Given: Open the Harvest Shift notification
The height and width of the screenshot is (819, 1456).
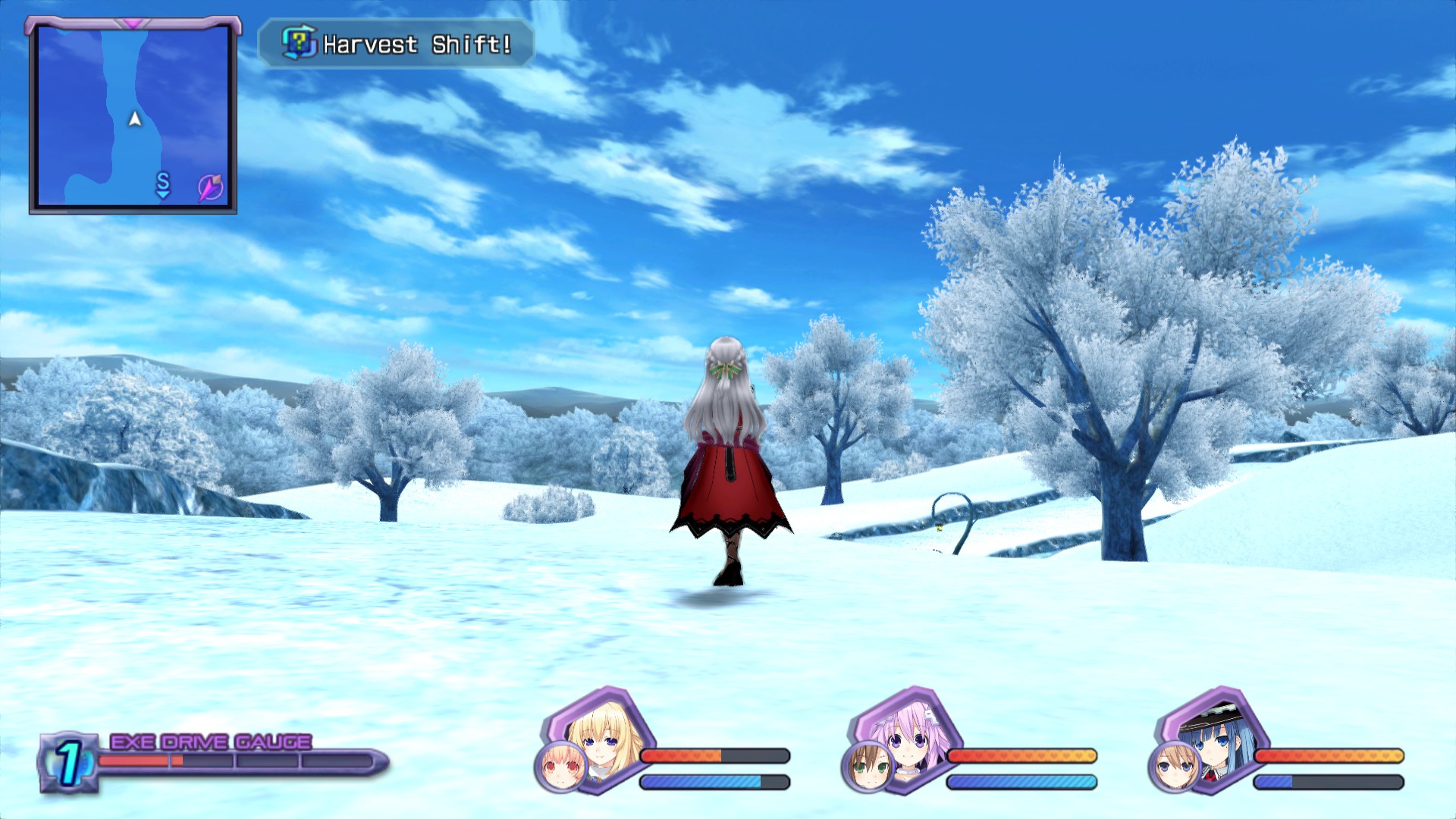Looking at the screenshot, I should 397,44.
